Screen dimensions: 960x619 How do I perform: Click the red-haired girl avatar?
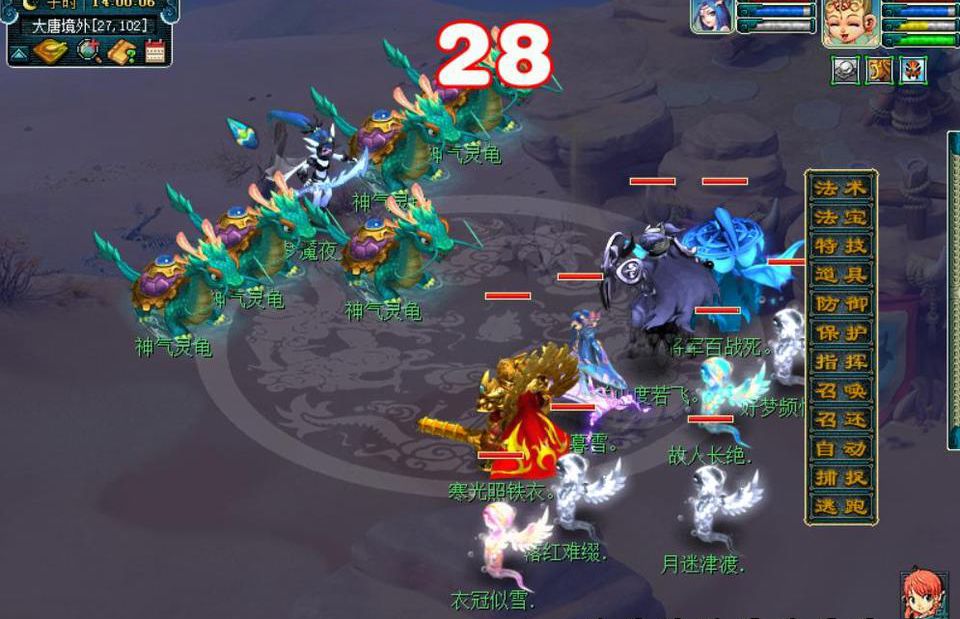(923, 594)
